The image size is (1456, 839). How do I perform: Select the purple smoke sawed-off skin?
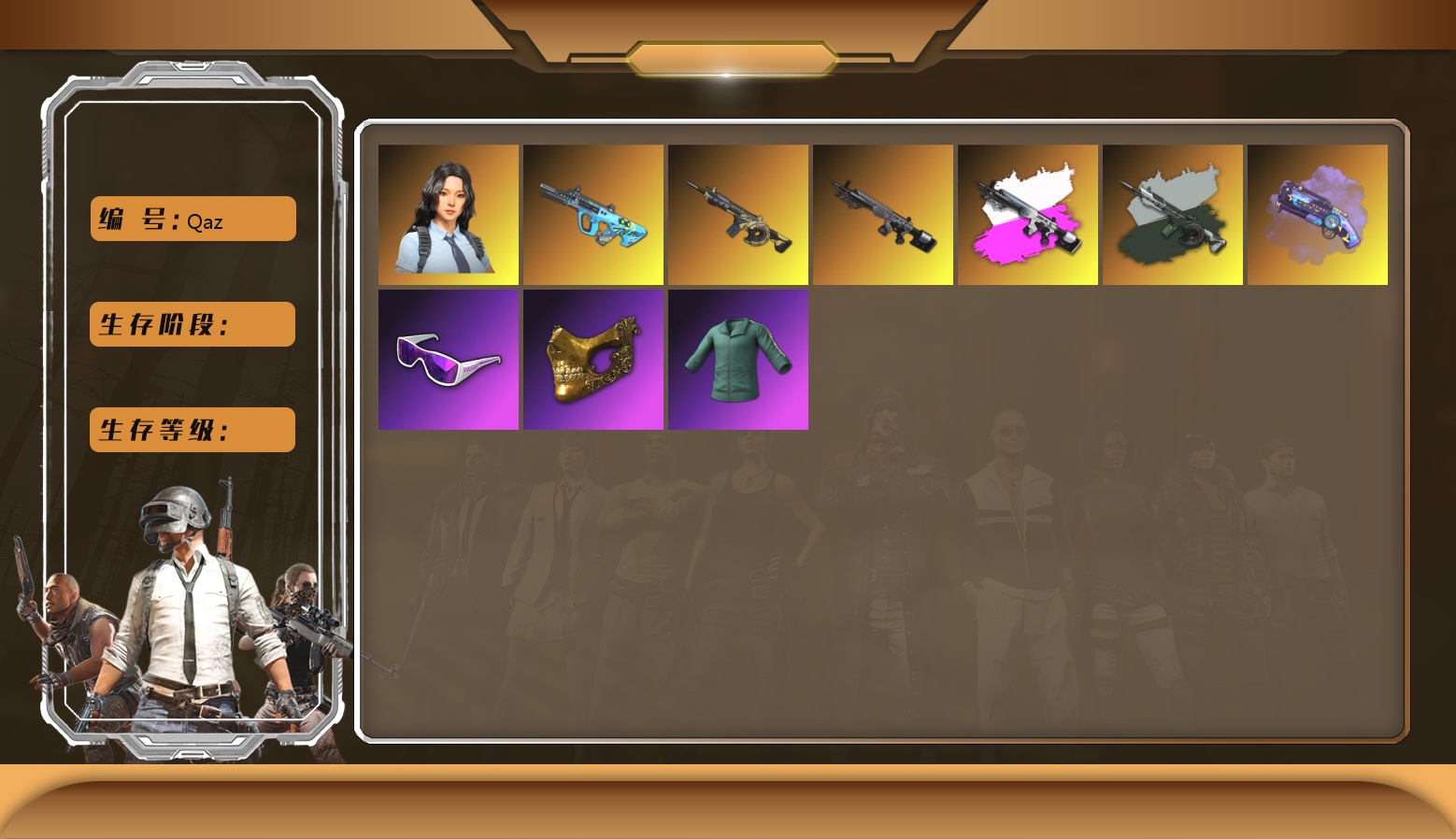point(1318,215)
